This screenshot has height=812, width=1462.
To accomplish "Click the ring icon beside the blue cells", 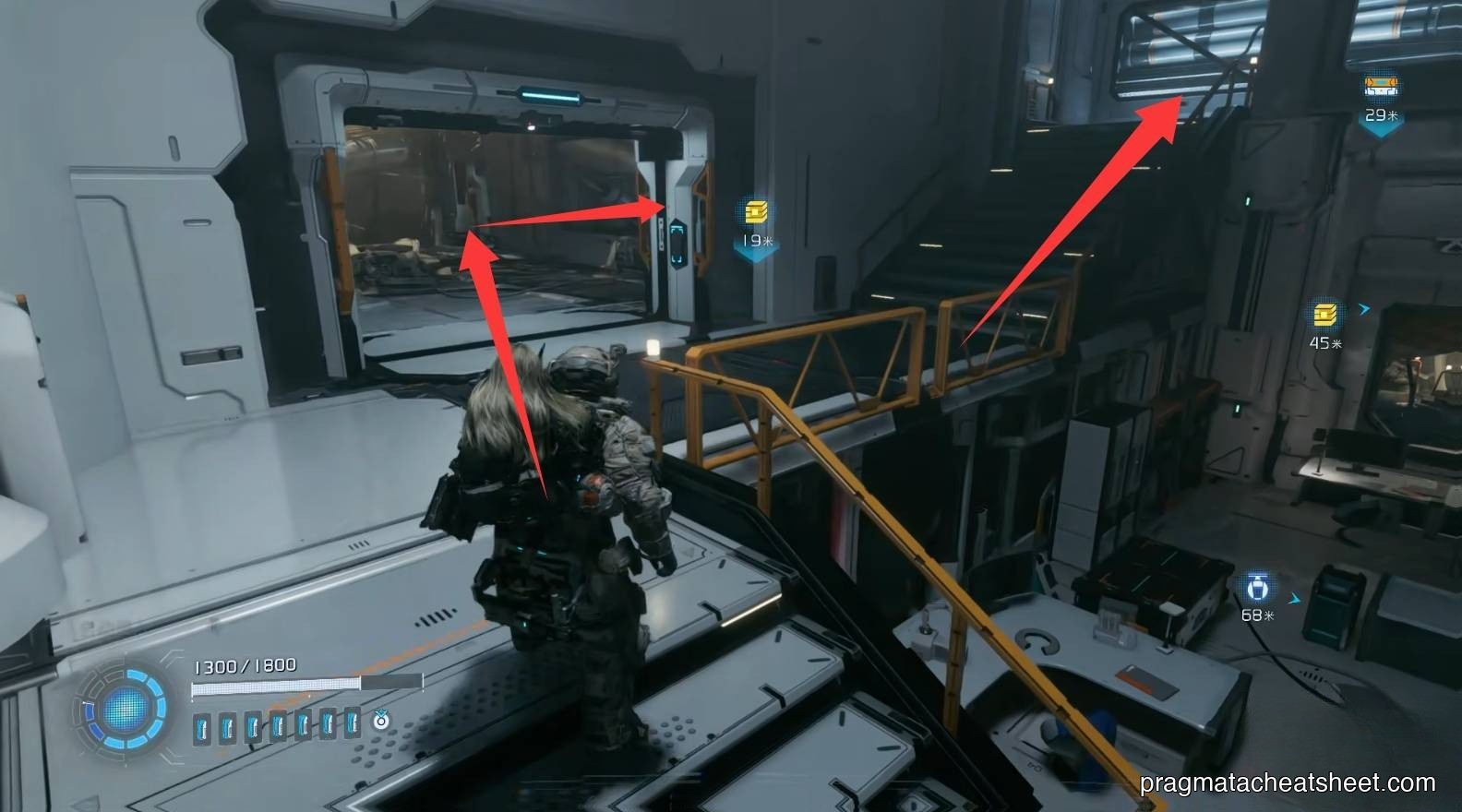I will pos(381,720).
